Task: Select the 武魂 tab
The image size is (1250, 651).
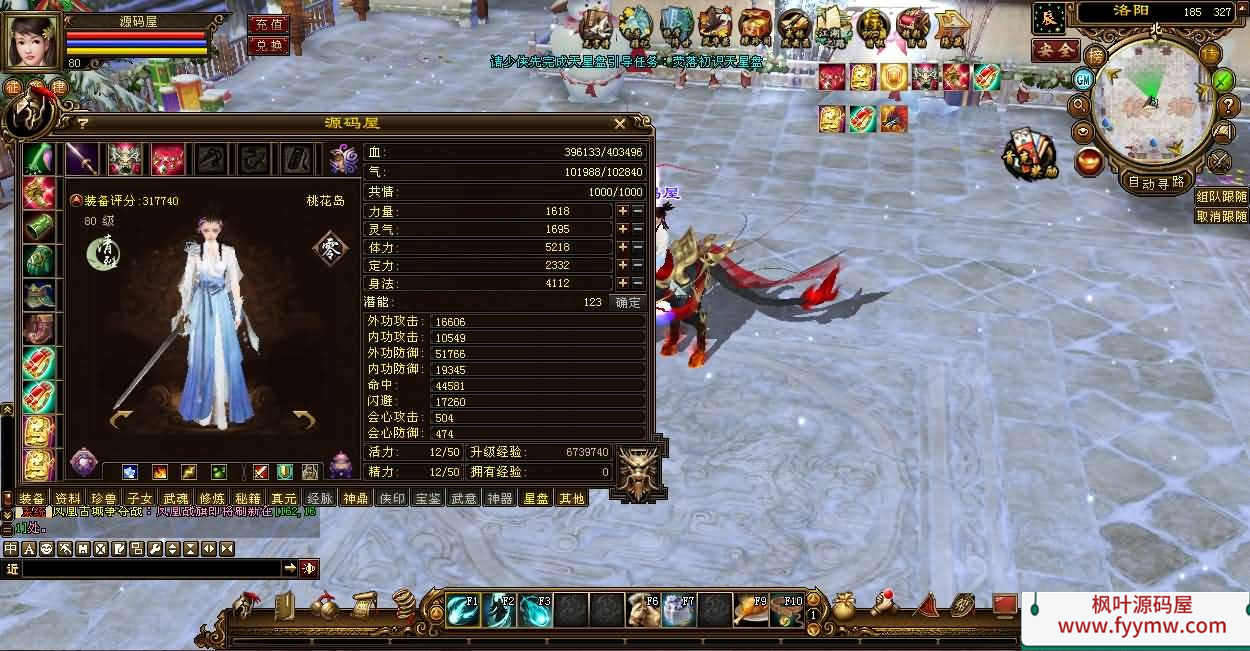Action: coord(176,498)
